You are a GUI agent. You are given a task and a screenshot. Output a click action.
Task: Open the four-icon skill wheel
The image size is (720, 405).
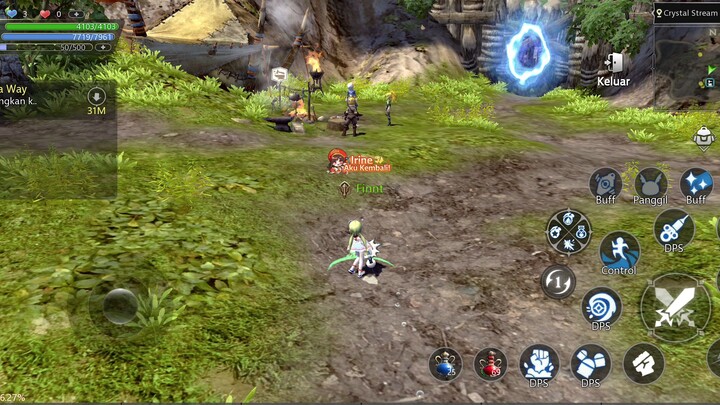coord(568,231)
